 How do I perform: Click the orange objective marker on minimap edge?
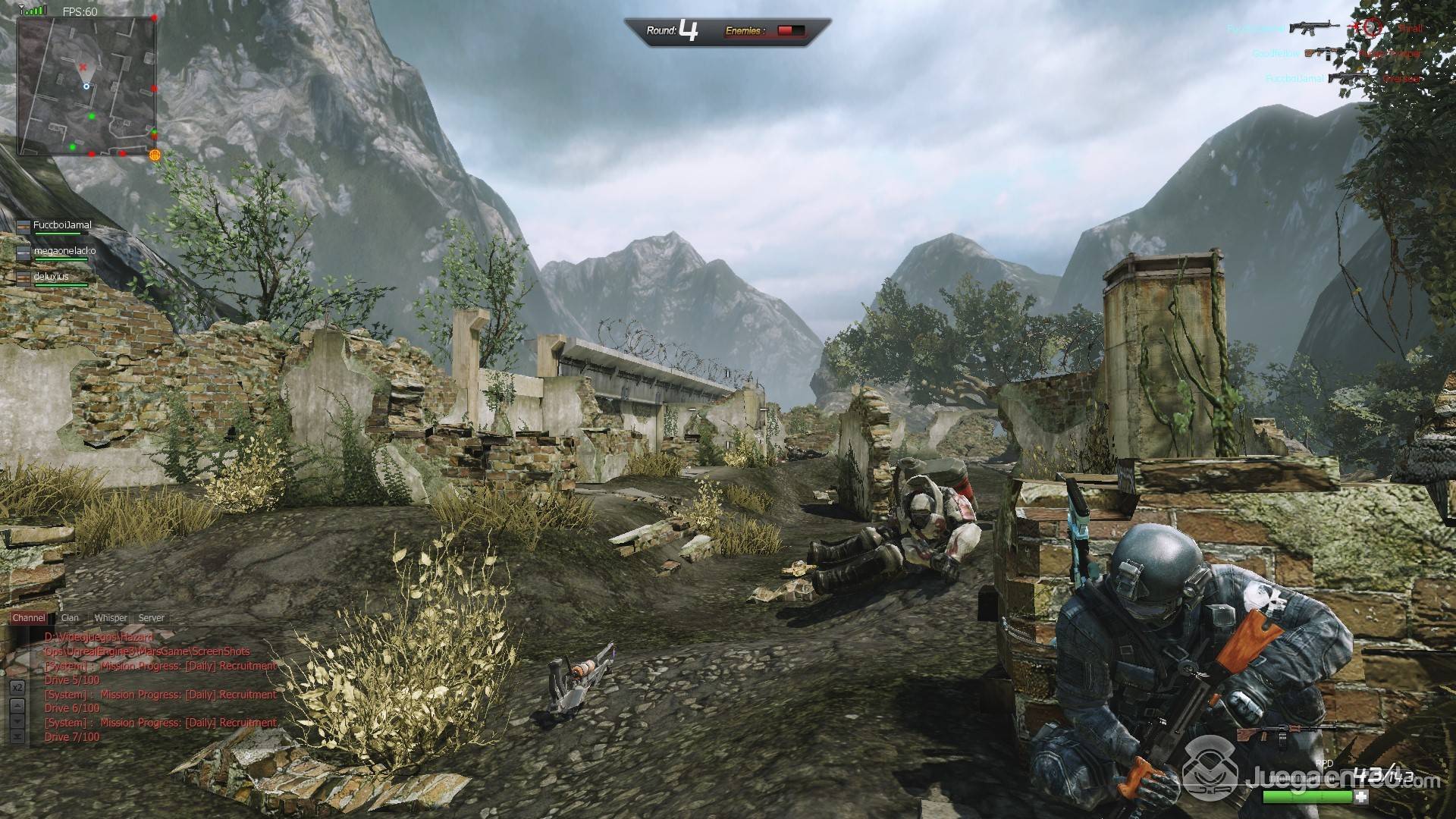155,155
